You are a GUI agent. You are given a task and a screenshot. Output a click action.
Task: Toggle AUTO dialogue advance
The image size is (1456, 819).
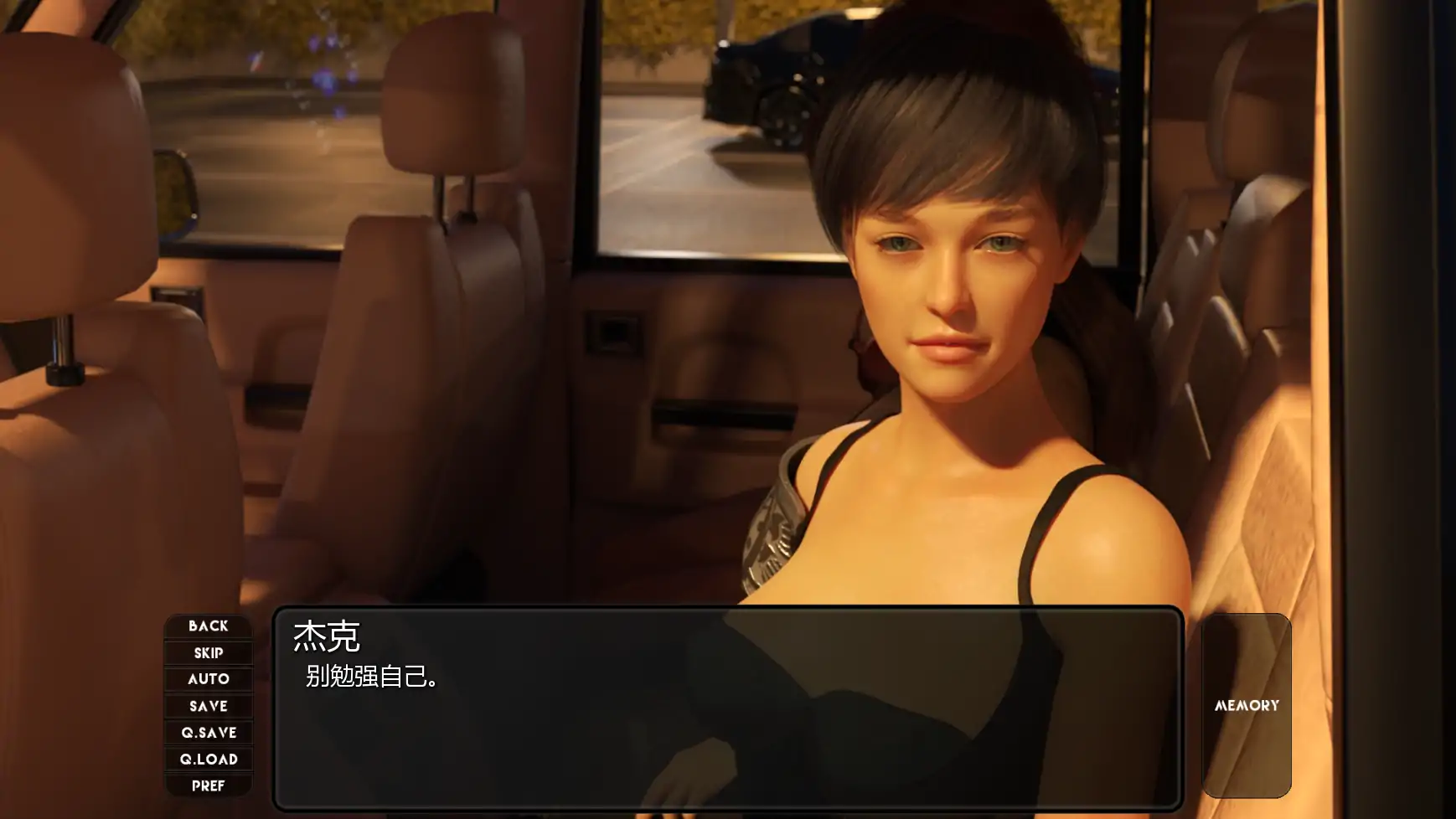tap(209, 679)
